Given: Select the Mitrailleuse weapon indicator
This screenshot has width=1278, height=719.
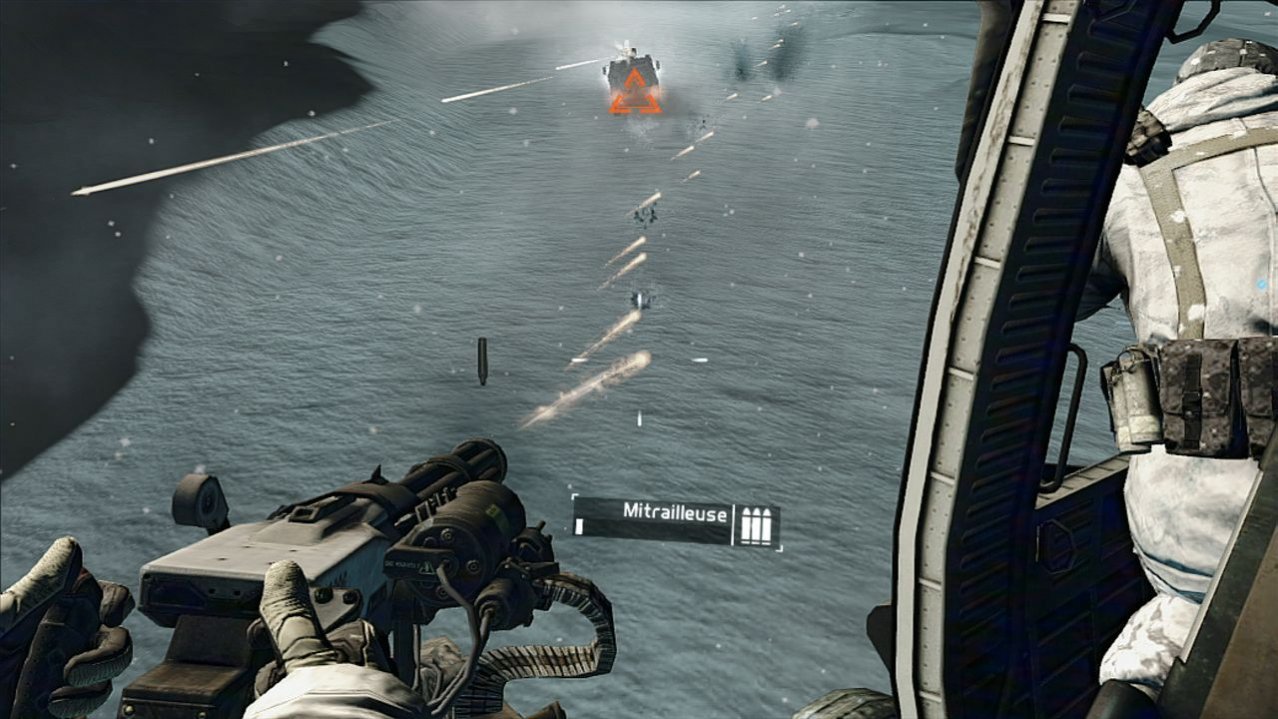Looking at the screenshot, I should 660,512.
